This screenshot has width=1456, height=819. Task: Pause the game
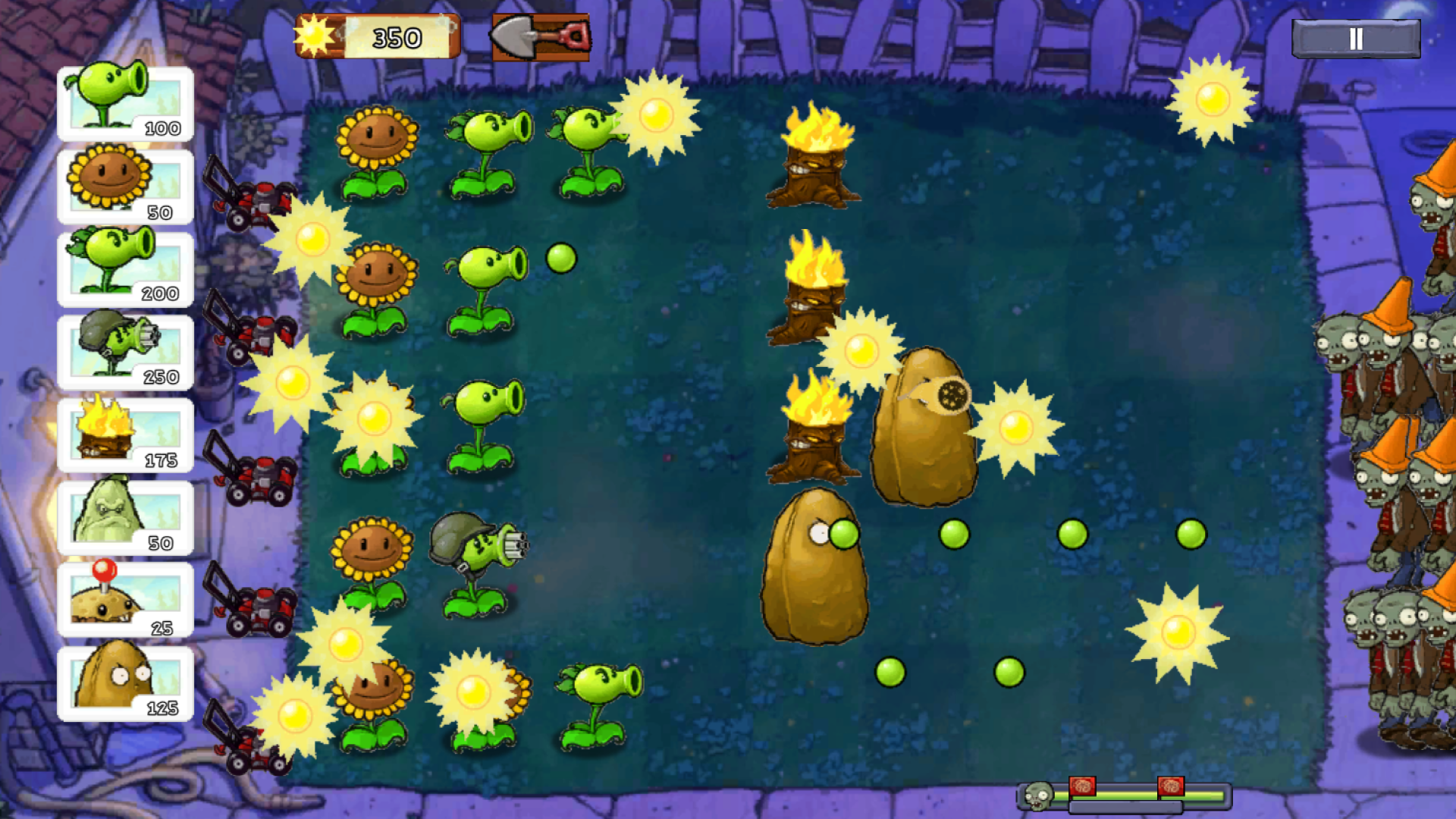tap(1356, 39)
